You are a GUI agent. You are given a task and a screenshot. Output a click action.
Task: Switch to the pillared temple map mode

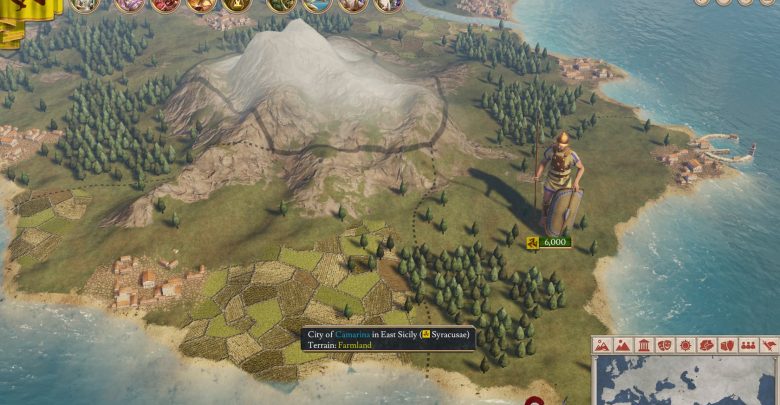pos(644,346)
